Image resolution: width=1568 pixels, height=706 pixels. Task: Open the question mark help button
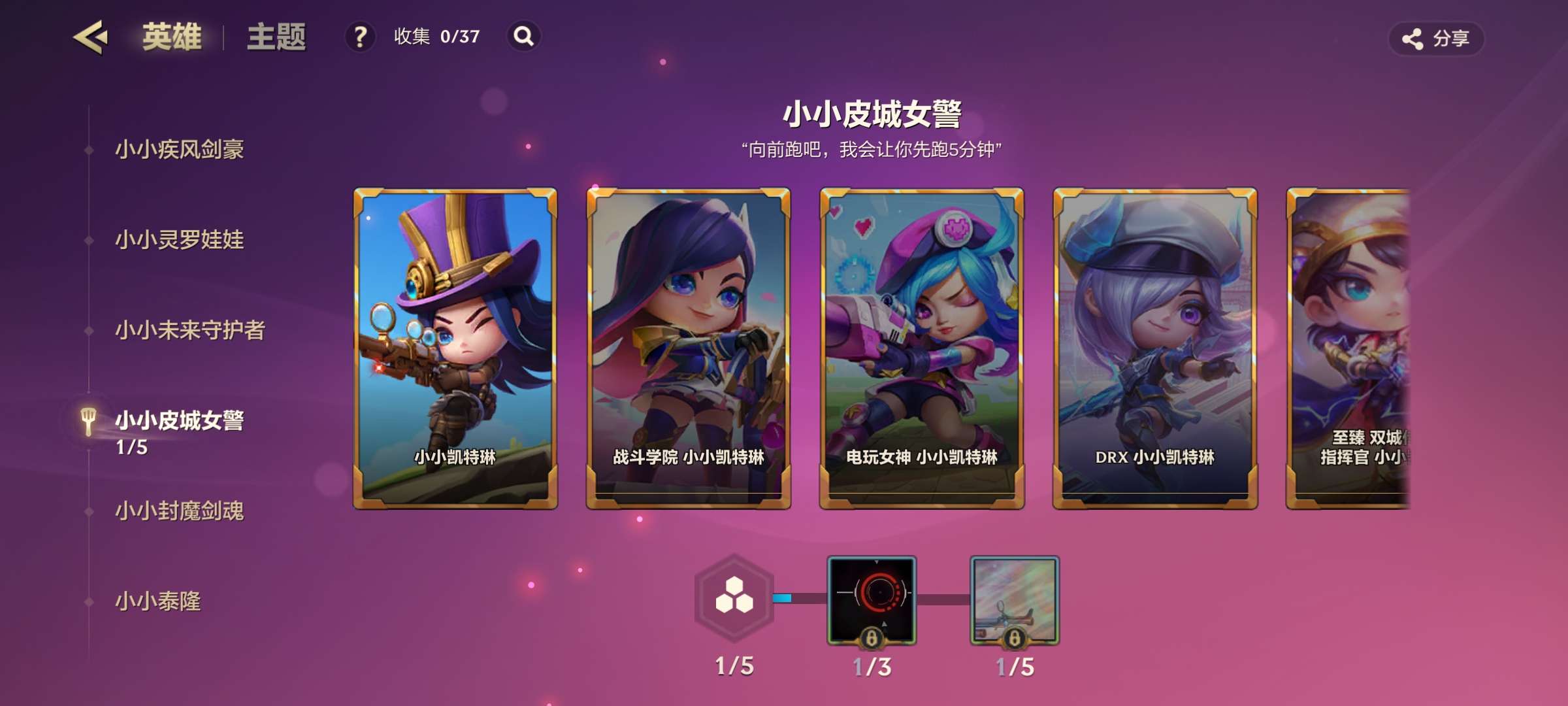pos(360,37)
